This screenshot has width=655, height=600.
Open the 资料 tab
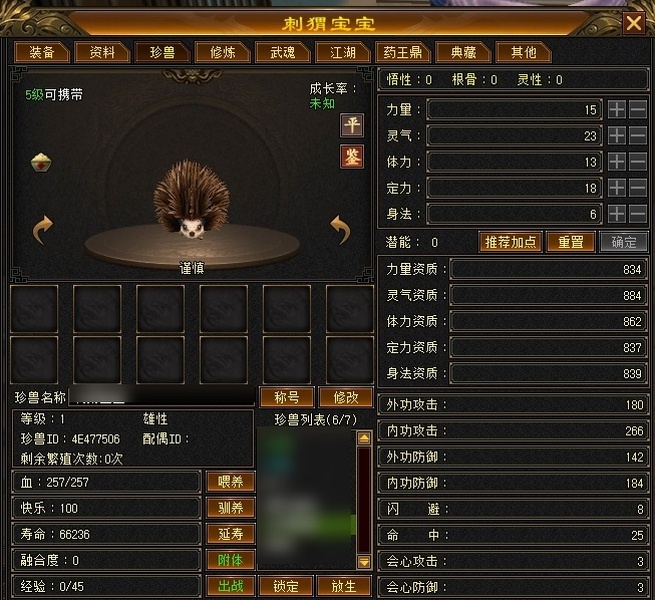102,52
